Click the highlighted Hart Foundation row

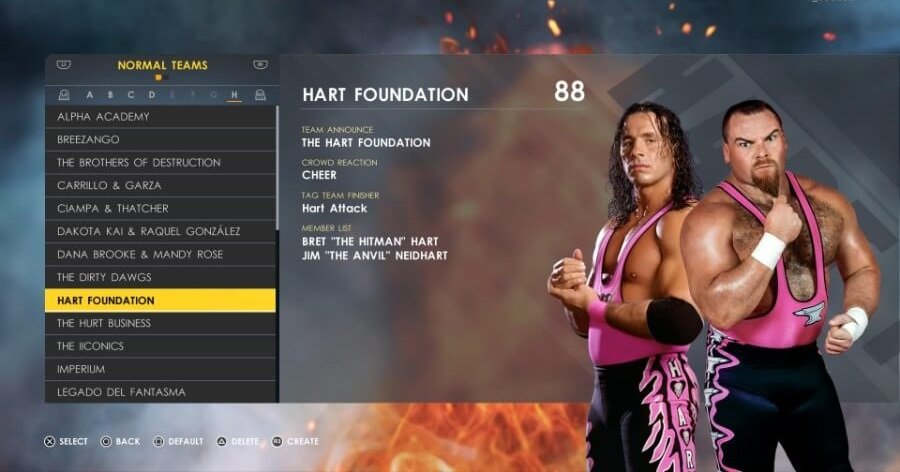160,301
